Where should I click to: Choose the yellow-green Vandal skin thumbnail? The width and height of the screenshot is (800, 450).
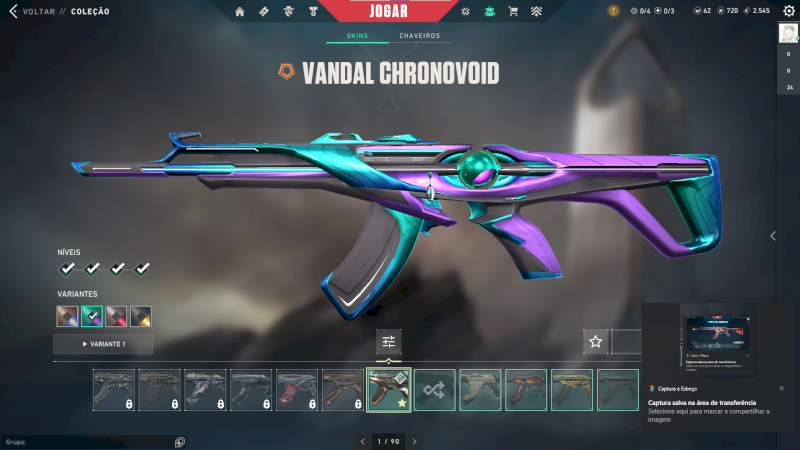click(x=572, y=390)
